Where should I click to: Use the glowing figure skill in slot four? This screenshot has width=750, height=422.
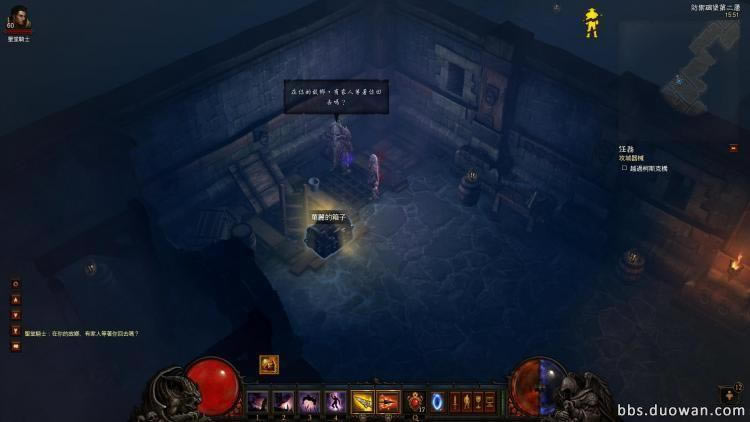click(336, 401)
